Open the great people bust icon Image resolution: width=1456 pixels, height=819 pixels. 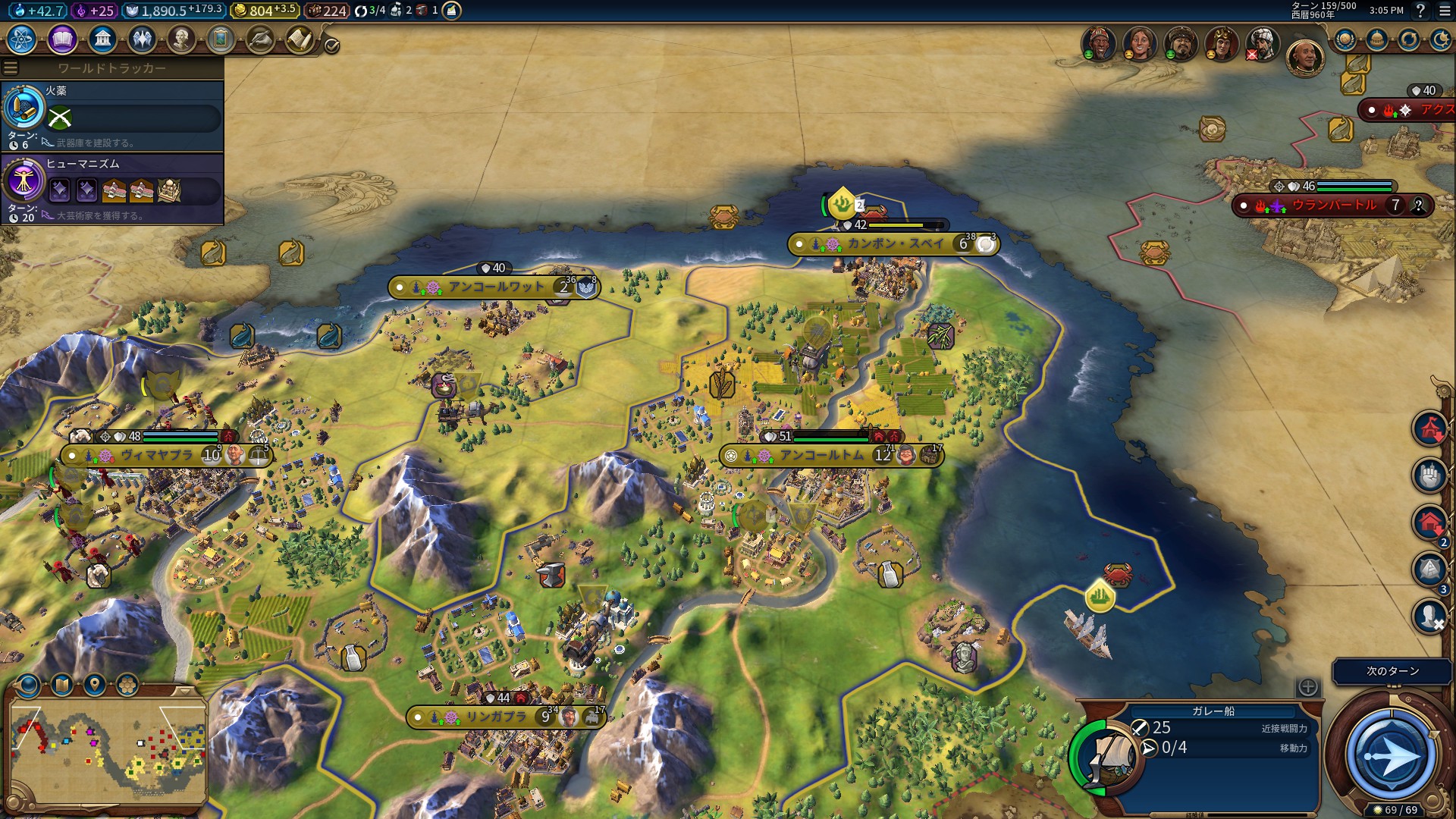click(181, 39)
